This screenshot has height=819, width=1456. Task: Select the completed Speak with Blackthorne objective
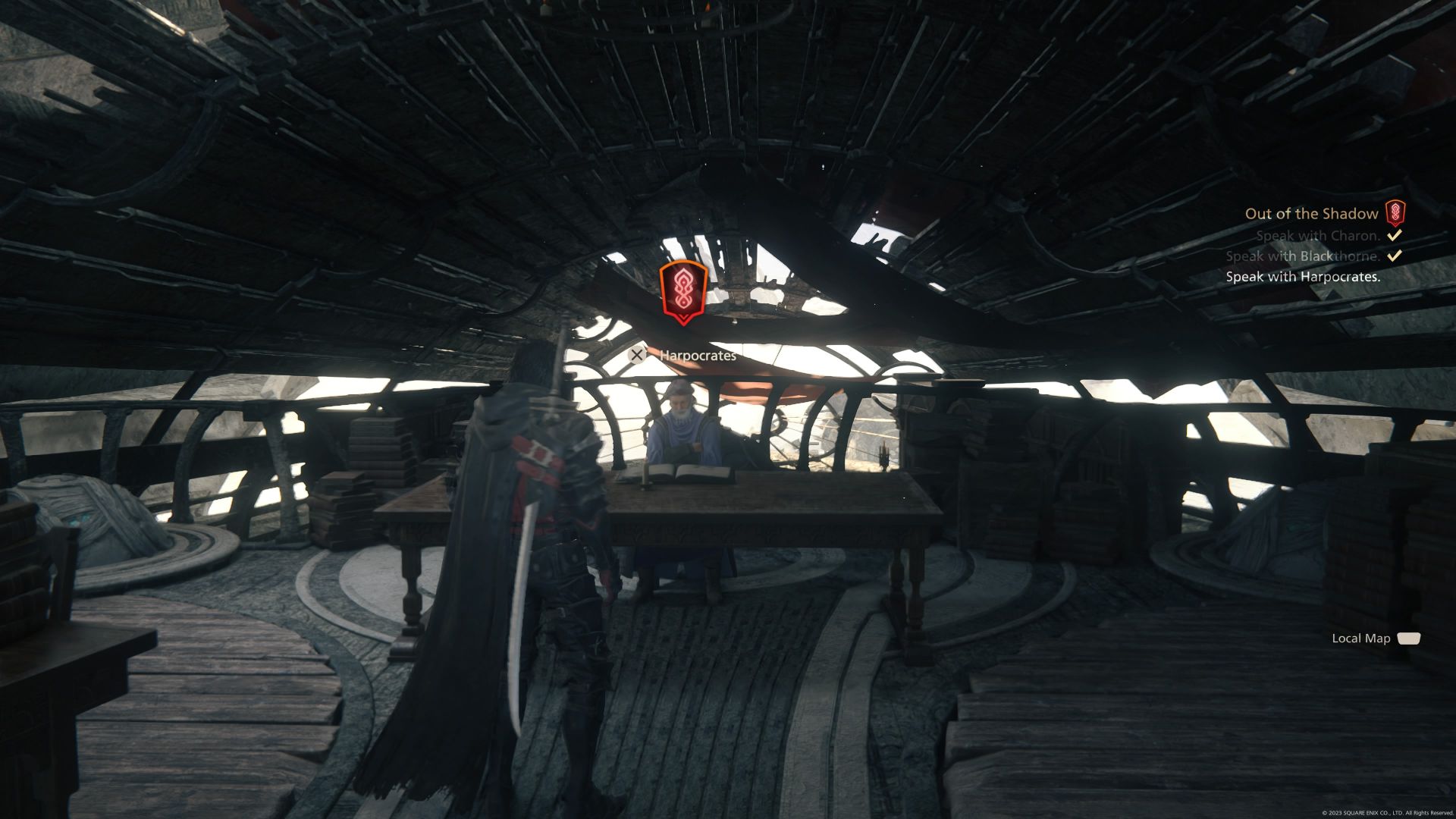click(1303, 256)
